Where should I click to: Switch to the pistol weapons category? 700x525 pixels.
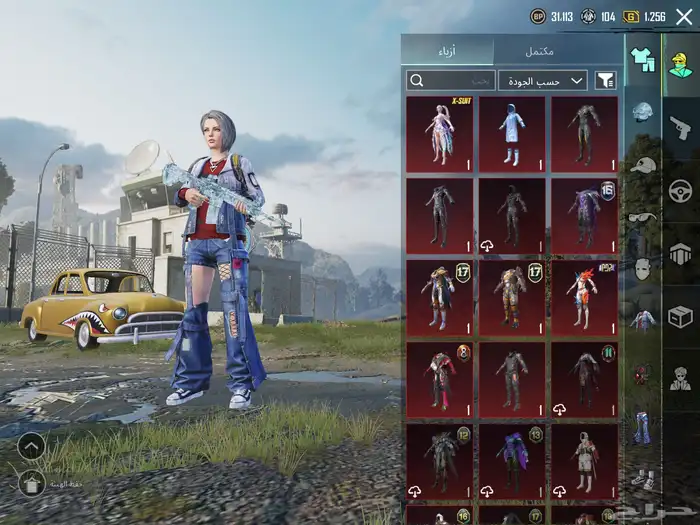681,127
